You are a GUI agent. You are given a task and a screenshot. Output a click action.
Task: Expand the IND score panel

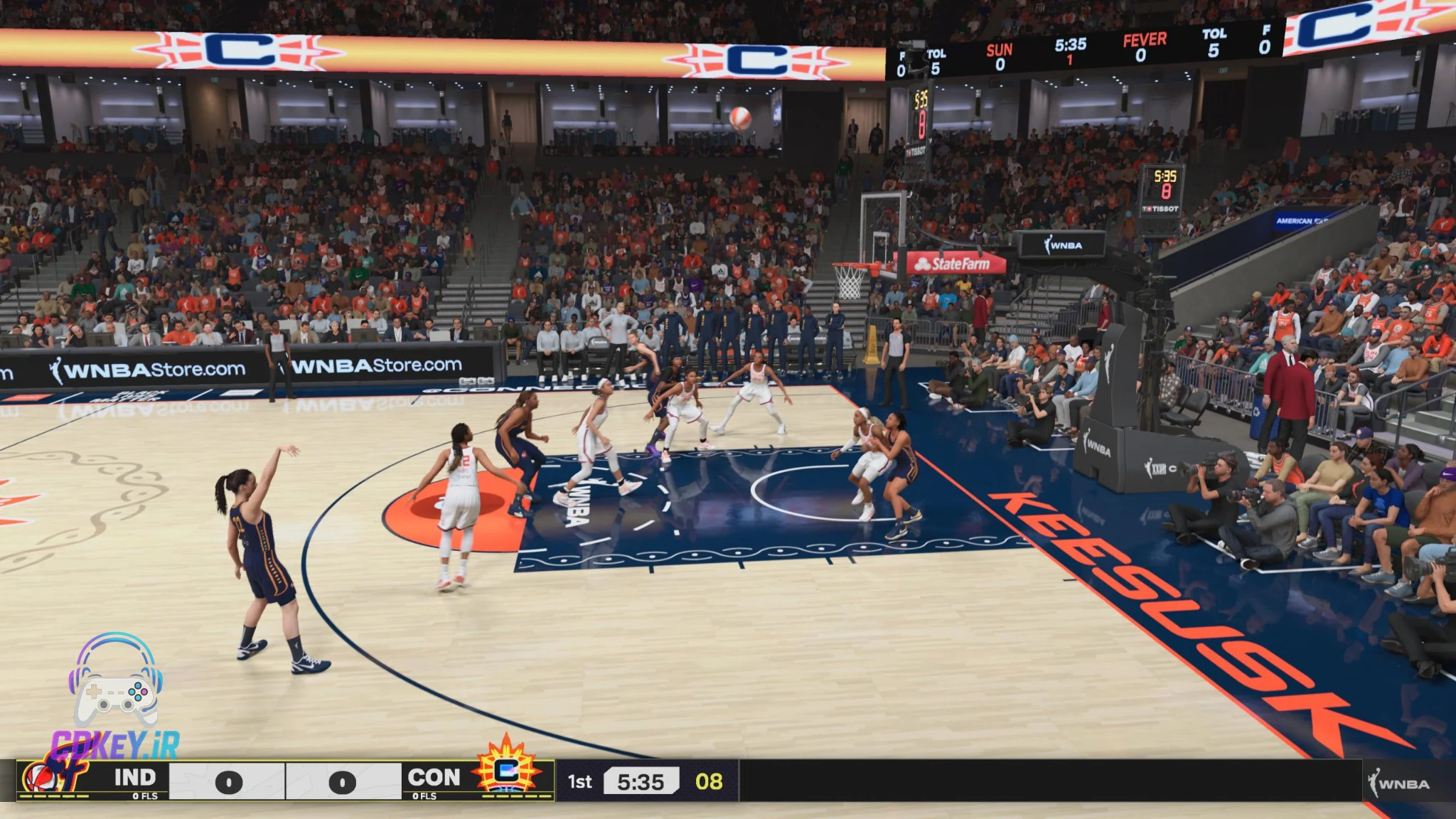coord(227,781)
